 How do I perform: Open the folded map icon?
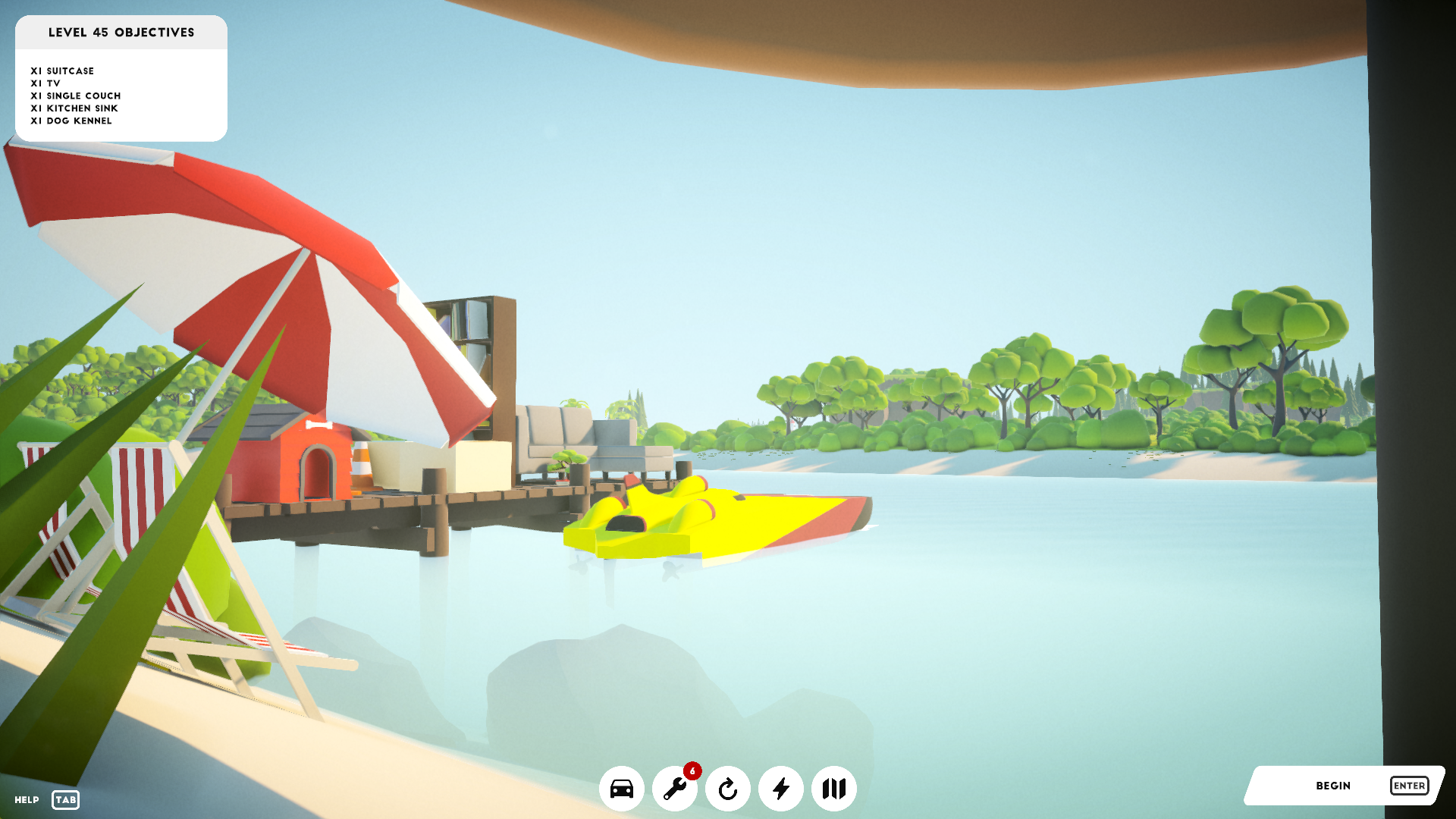coord(833,789)
